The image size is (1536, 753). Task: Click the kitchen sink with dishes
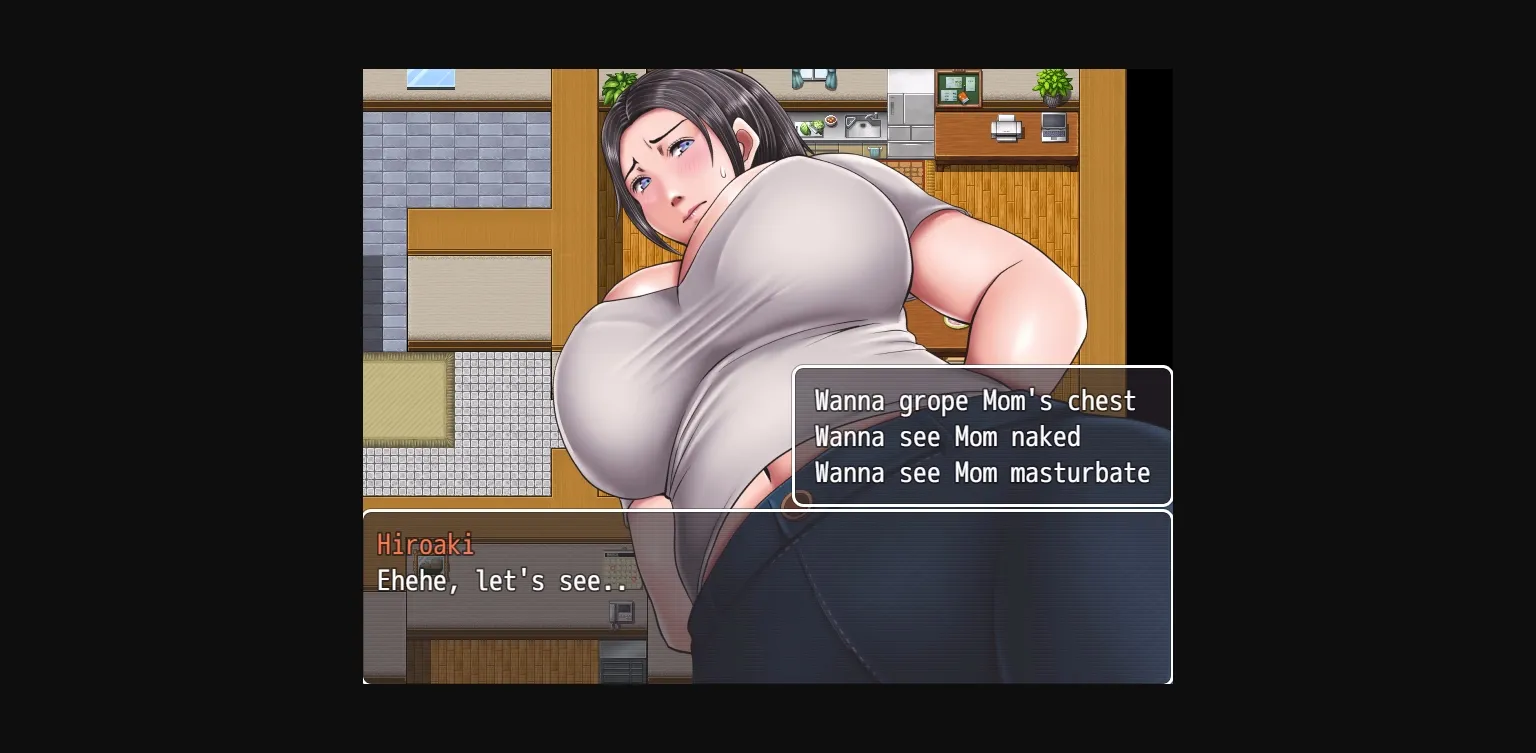click(x=862, y=127)
